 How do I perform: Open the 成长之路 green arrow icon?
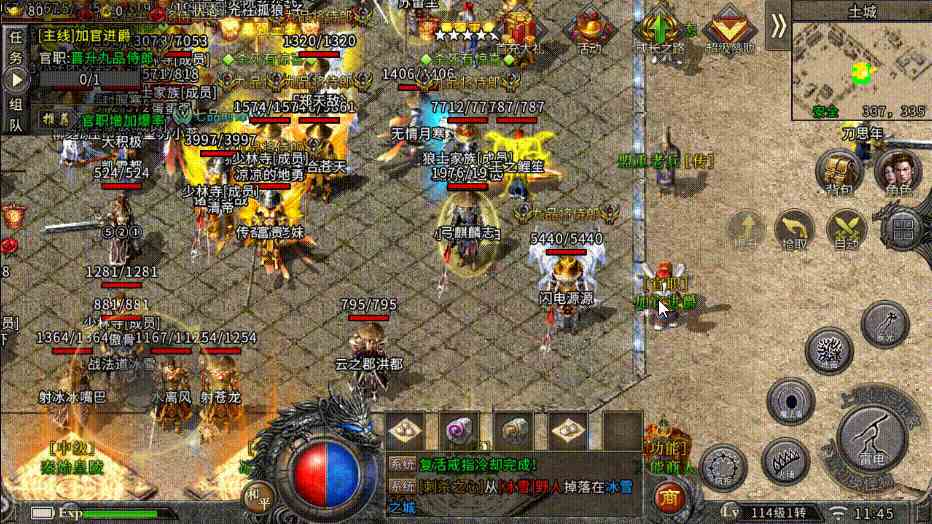point(660,28)
